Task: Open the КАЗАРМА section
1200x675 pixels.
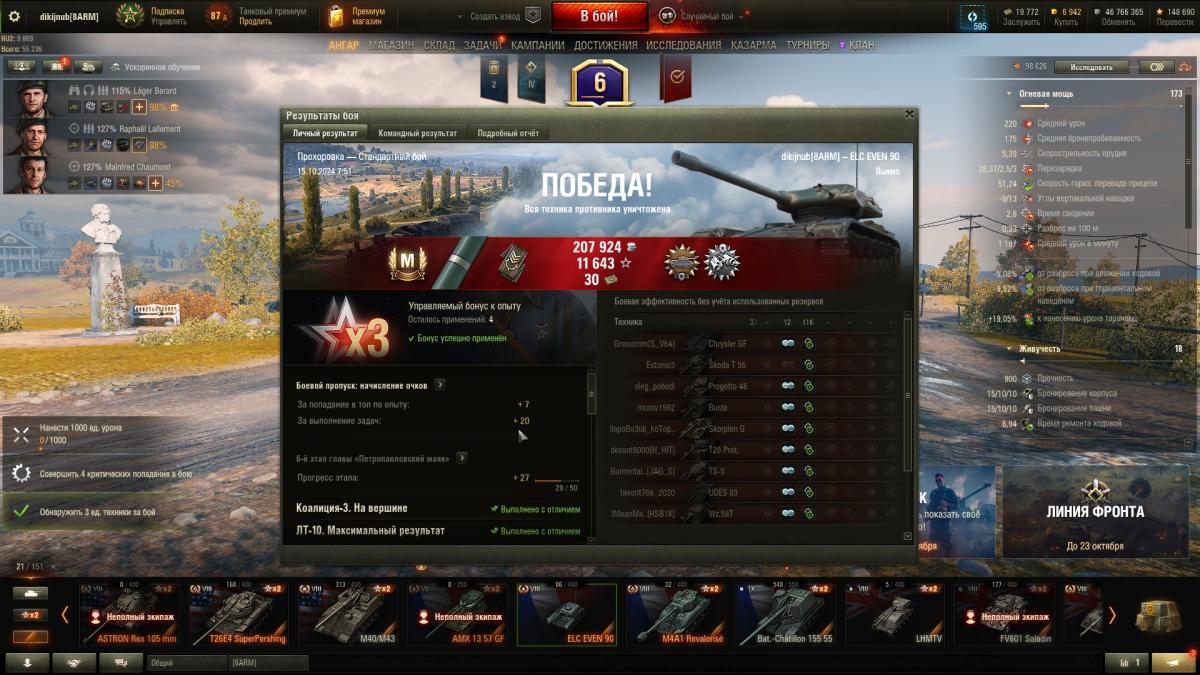Action: click(753, 45)
